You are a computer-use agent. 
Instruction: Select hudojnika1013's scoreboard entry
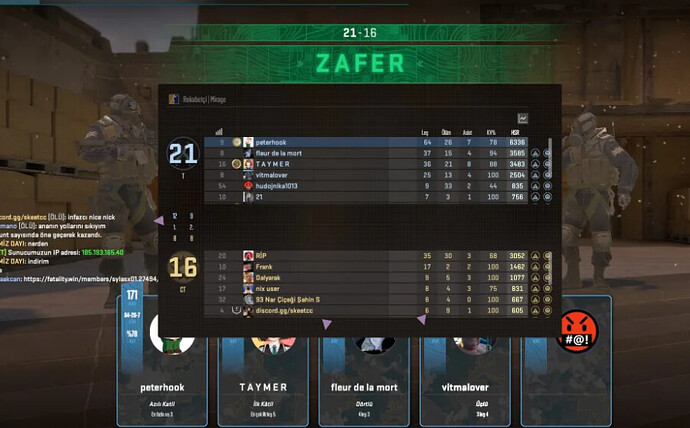[380, 186]
